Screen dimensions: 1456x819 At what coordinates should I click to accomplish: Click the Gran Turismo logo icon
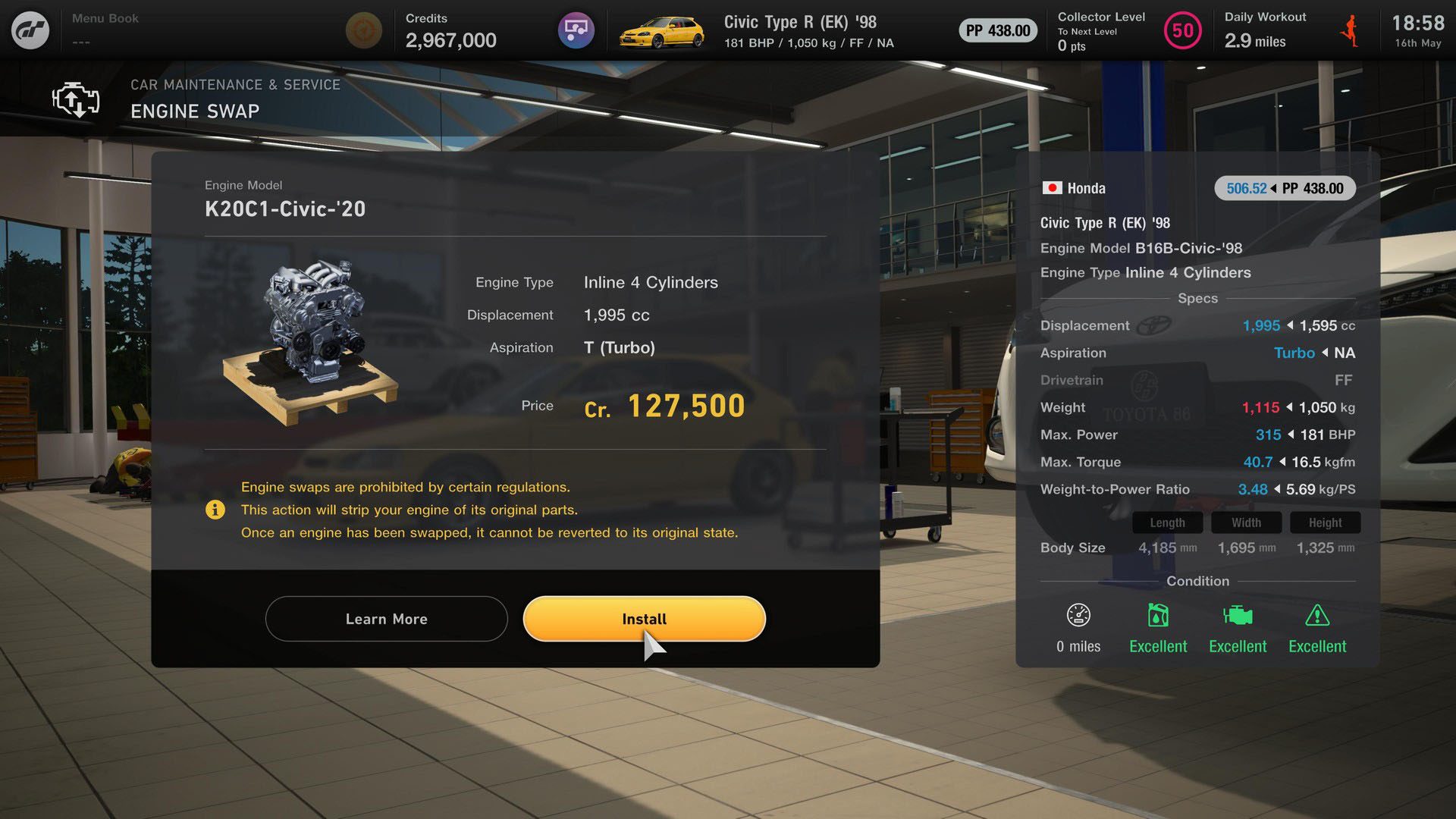pyautogui.click(x=30, y=30)
